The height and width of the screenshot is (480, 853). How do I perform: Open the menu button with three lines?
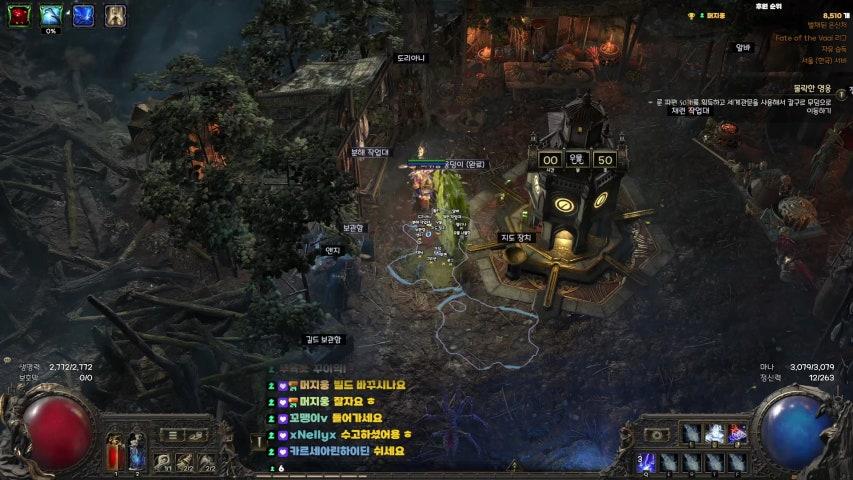click(x=171, y=435)
